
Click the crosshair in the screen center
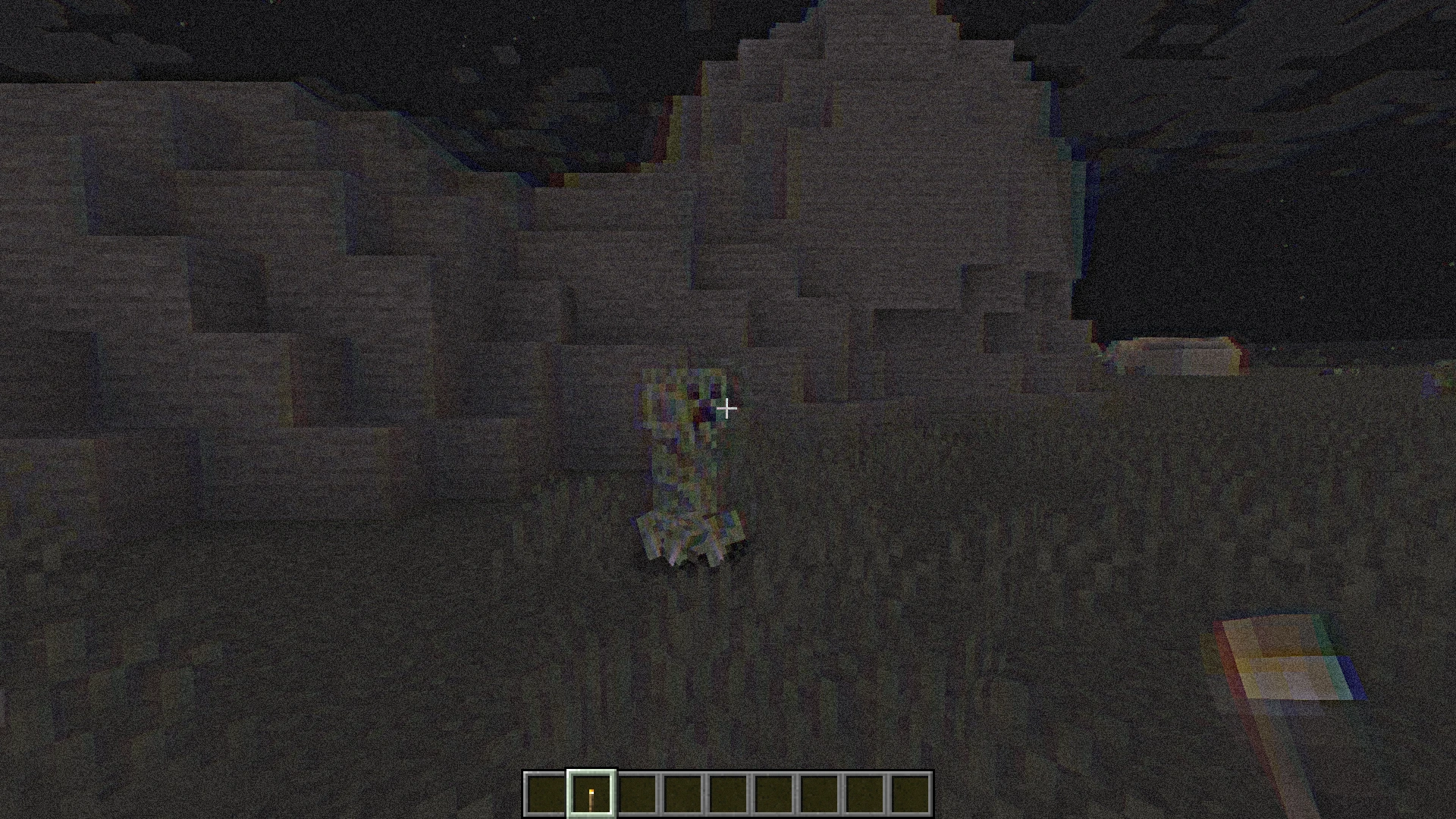726,409
